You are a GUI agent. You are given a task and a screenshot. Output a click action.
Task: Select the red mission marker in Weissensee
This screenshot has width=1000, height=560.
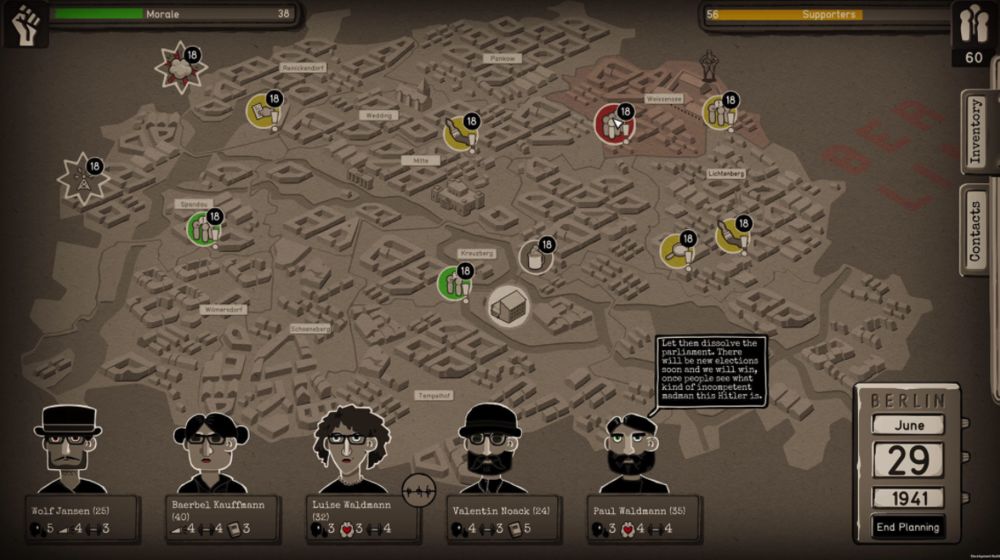[614, 124]
